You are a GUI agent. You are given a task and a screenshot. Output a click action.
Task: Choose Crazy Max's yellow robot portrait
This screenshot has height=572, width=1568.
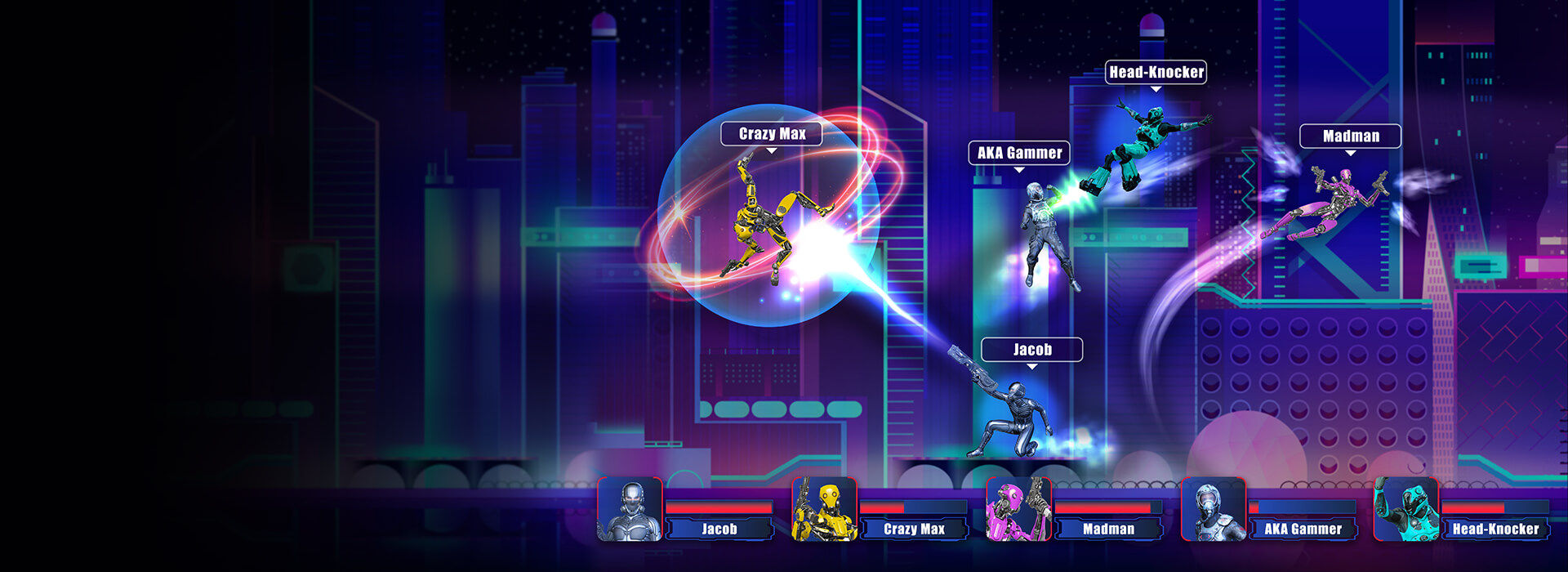click(824, 509)
